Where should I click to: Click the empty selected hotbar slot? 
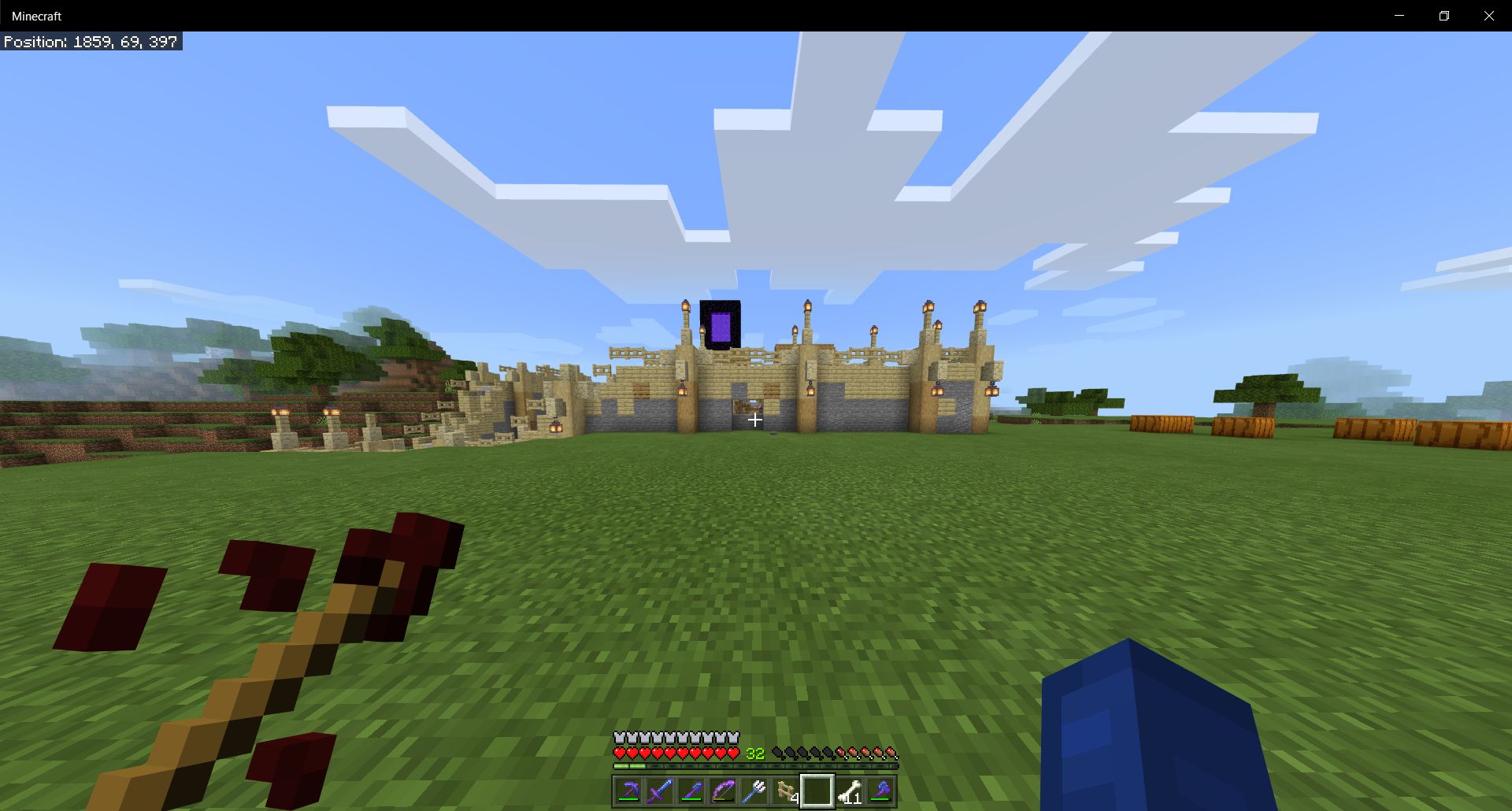pos(819,791)
